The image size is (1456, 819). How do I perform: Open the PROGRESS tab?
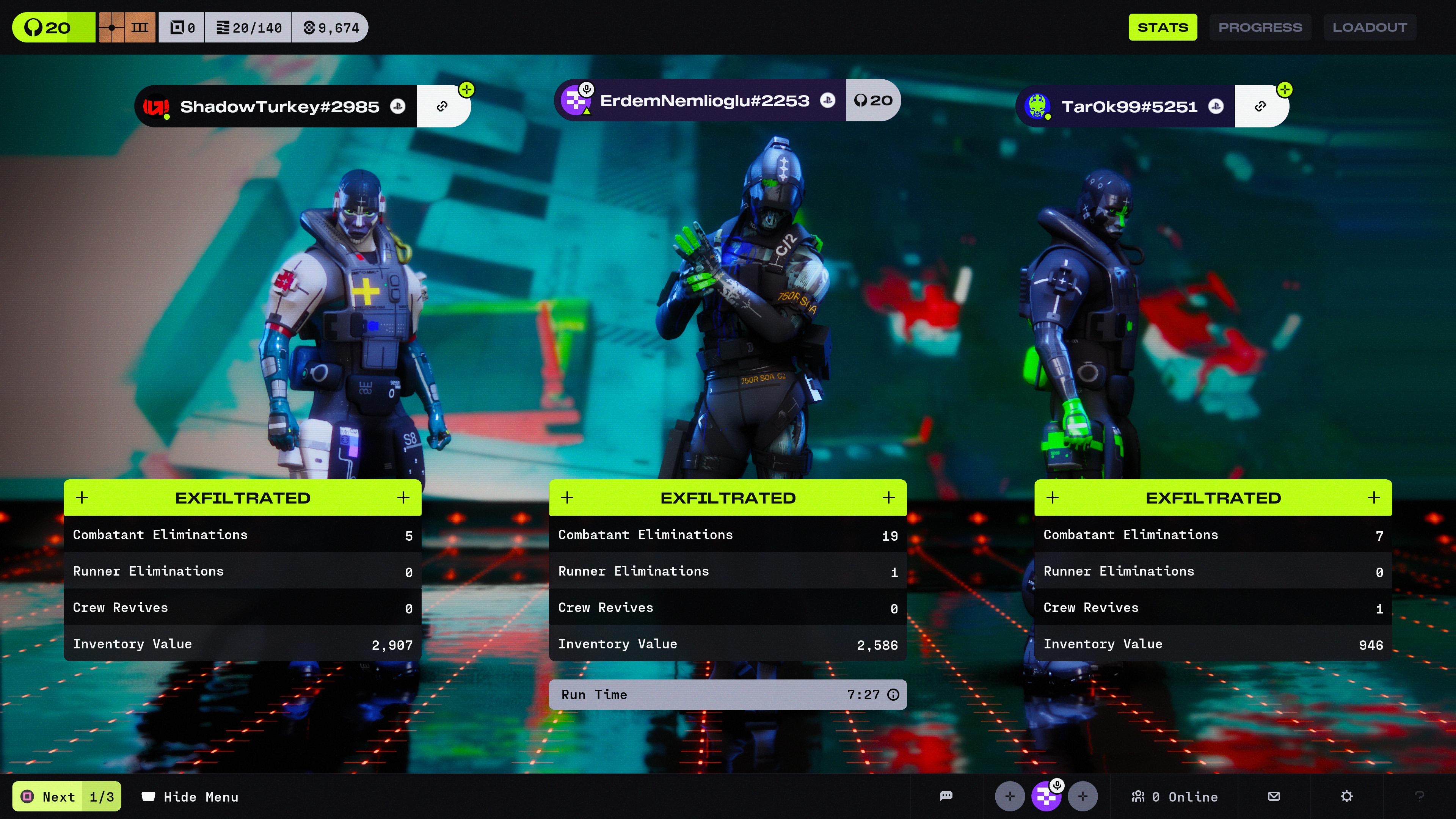click(1259, 27)
